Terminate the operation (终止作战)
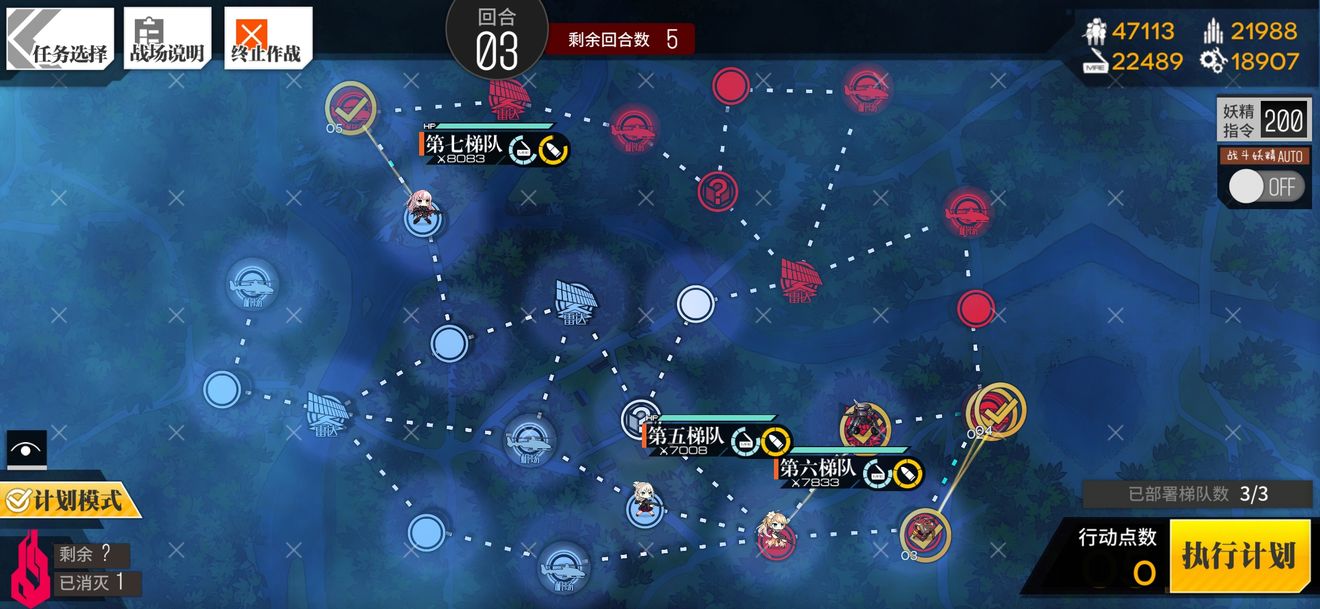 pyautogui.click(x=267, y=40)
